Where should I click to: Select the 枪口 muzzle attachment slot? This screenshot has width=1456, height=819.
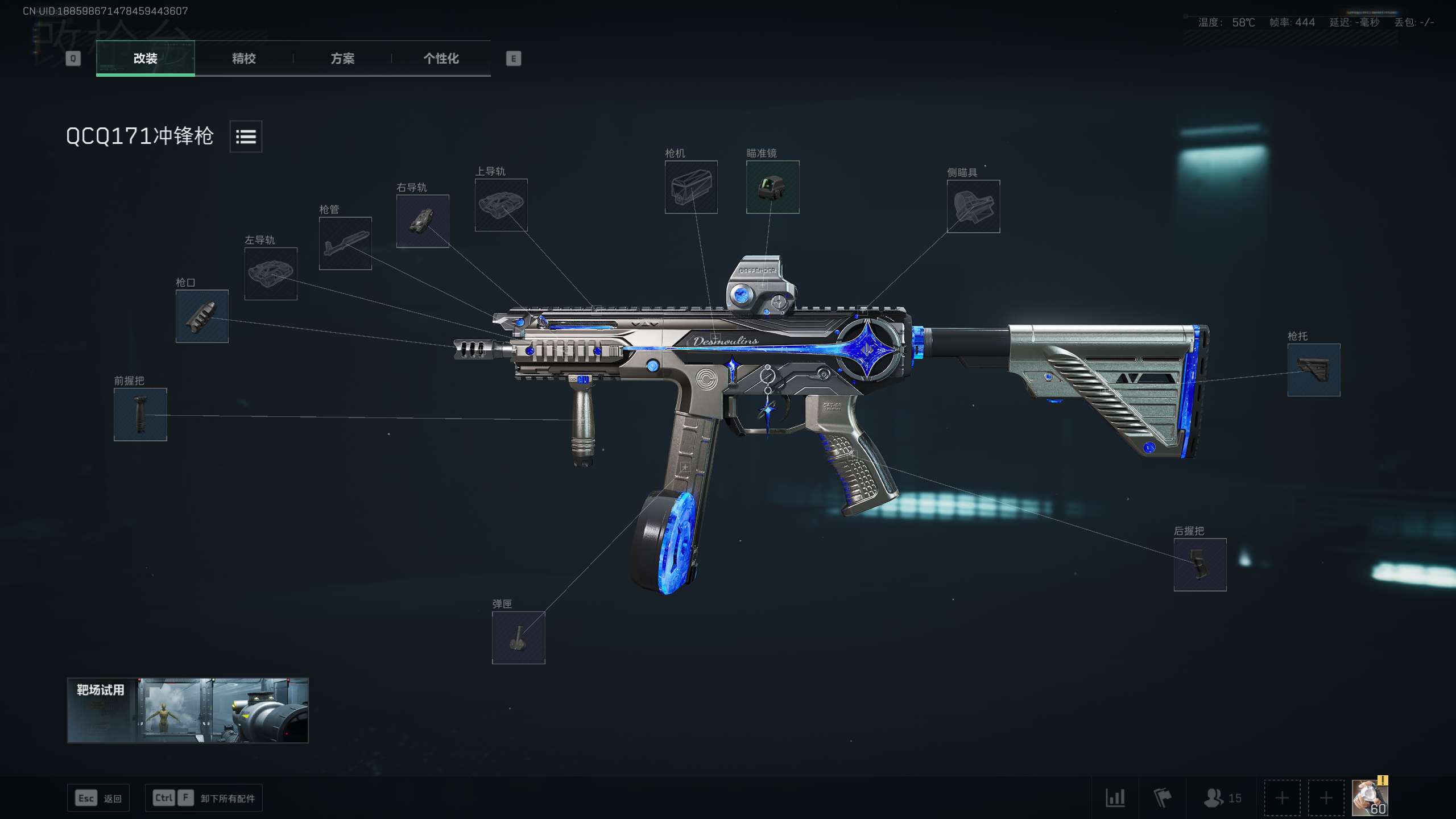pos(202,316)
